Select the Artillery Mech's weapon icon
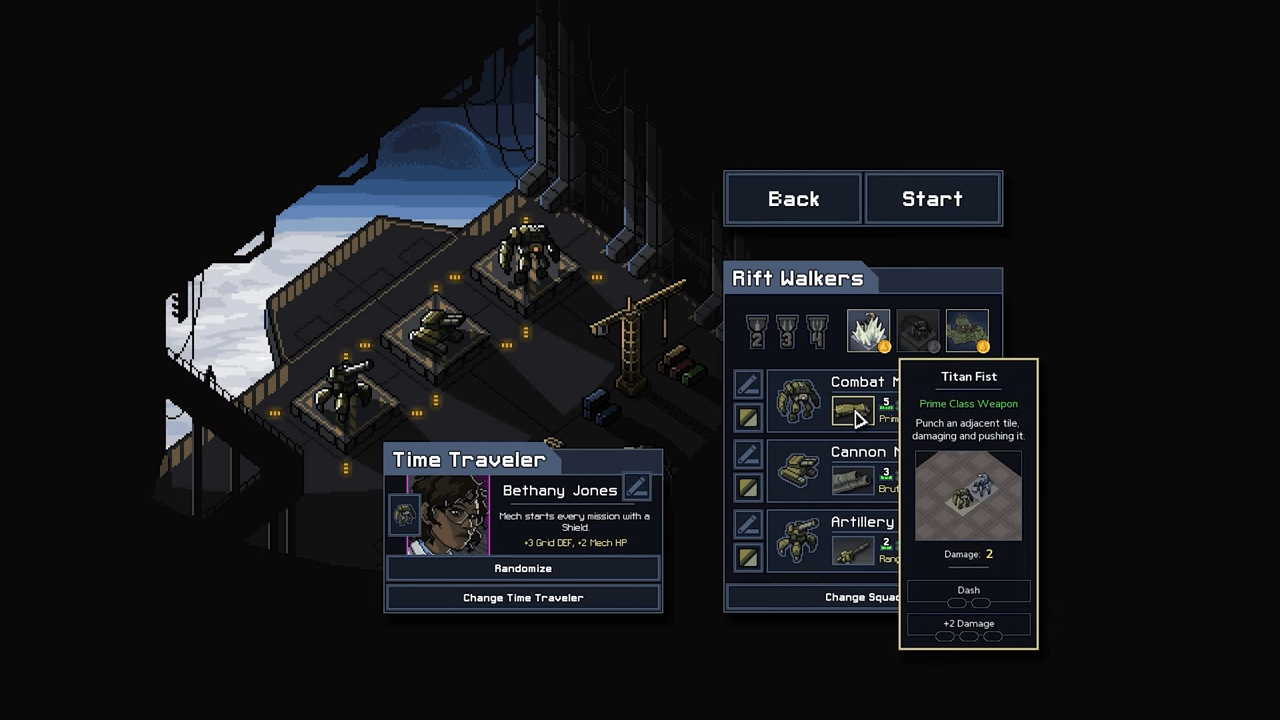Viewport: 1280px width, 720px height. [x=852, y=551]
